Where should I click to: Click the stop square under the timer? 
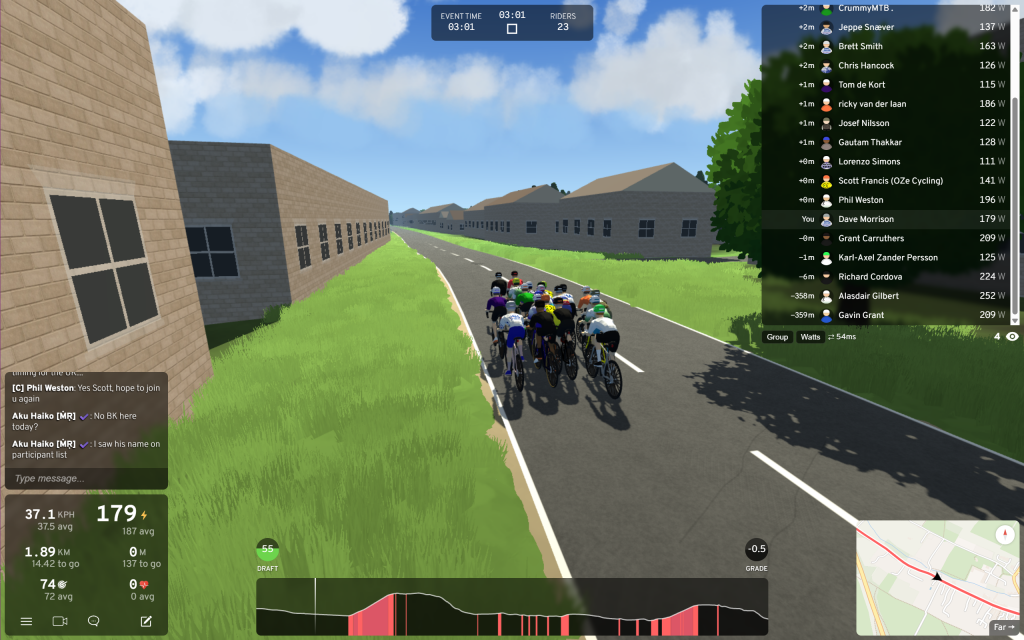(x=512, y=29)
